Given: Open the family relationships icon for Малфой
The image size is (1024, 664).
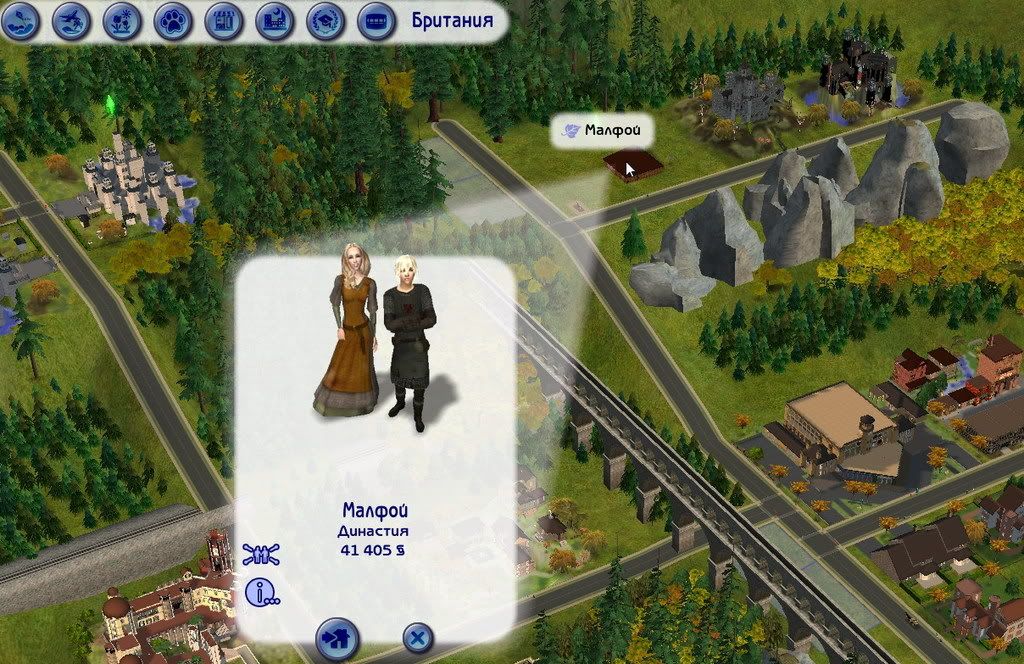Looking at the screenshot, I should point(262,555).
